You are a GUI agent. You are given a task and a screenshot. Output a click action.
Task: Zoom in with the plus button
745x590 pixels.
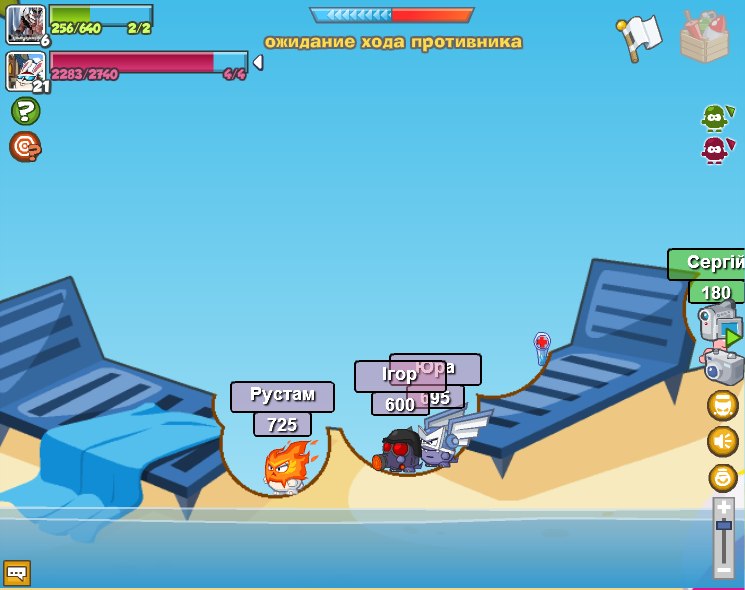tap(723, 507)
